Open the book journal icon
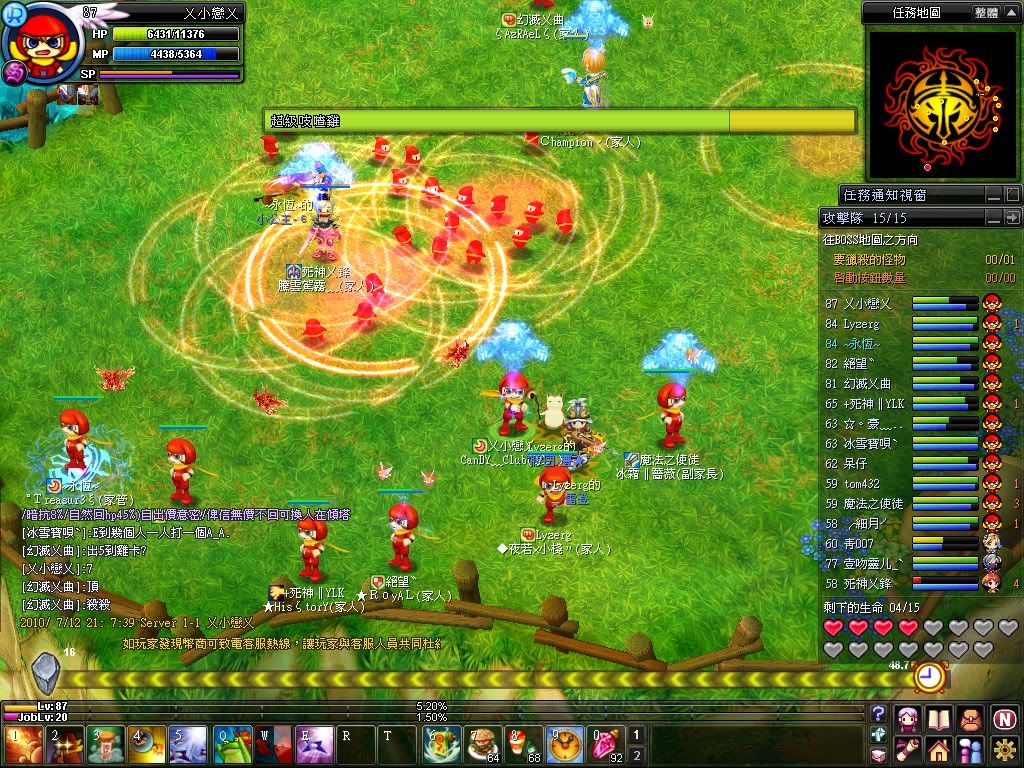The height and width of the screenshot is (768, 1024). point(939,718)
